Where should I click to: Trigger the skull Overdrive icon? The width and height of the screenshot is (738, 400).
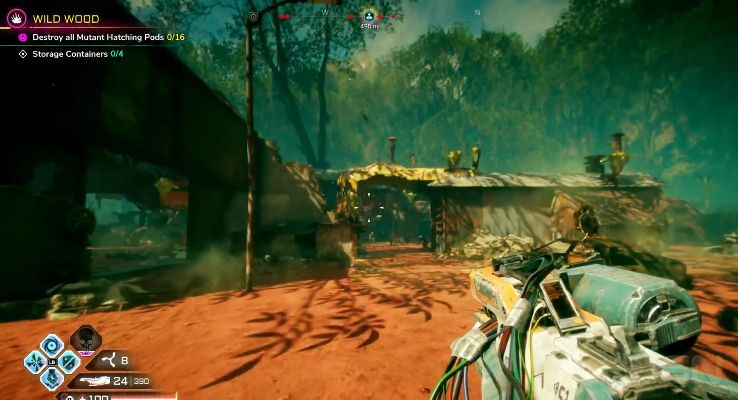(x=84, y=341)
